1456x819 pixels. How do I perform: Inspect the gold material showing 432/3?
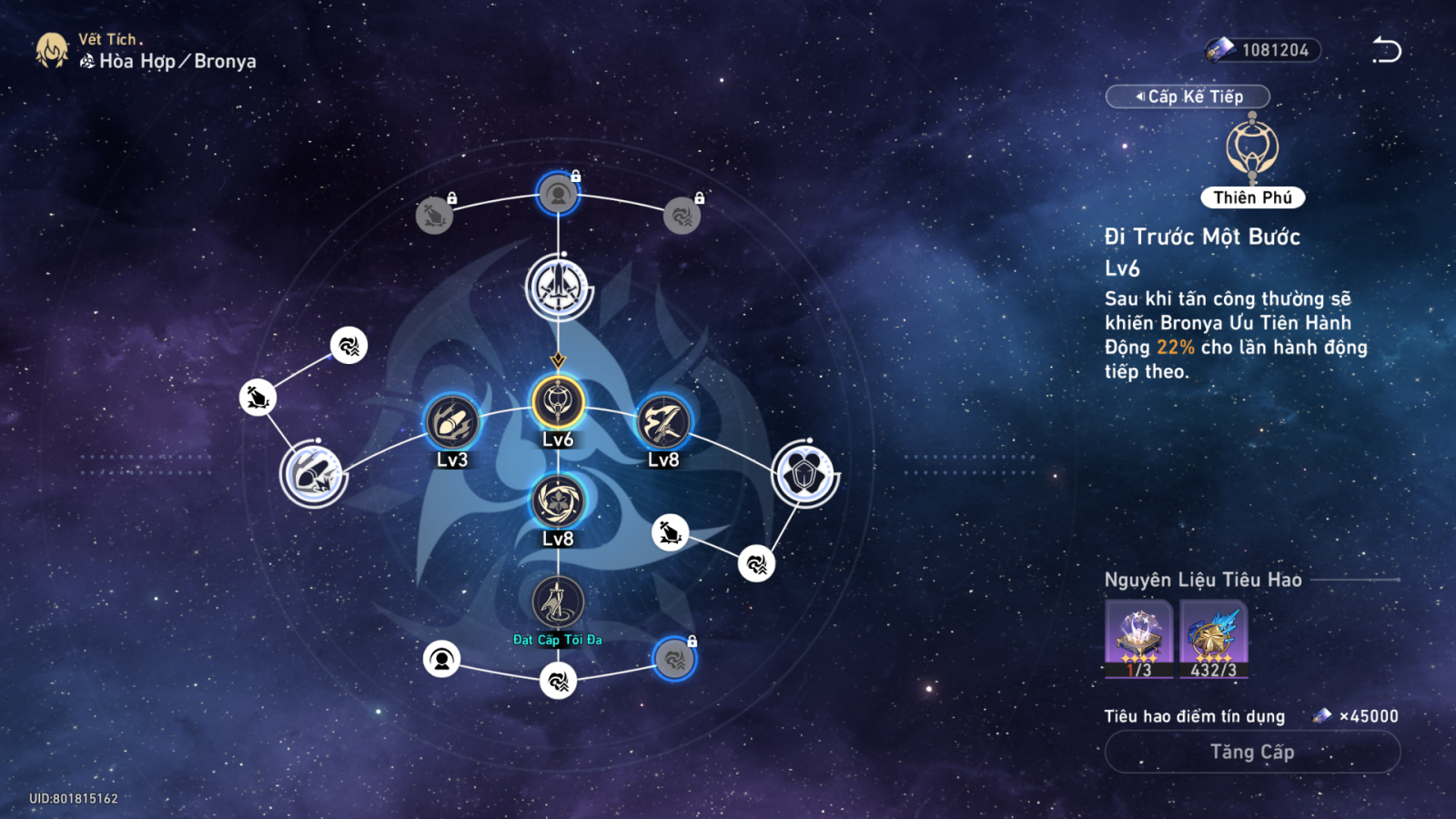[1214, 638]
